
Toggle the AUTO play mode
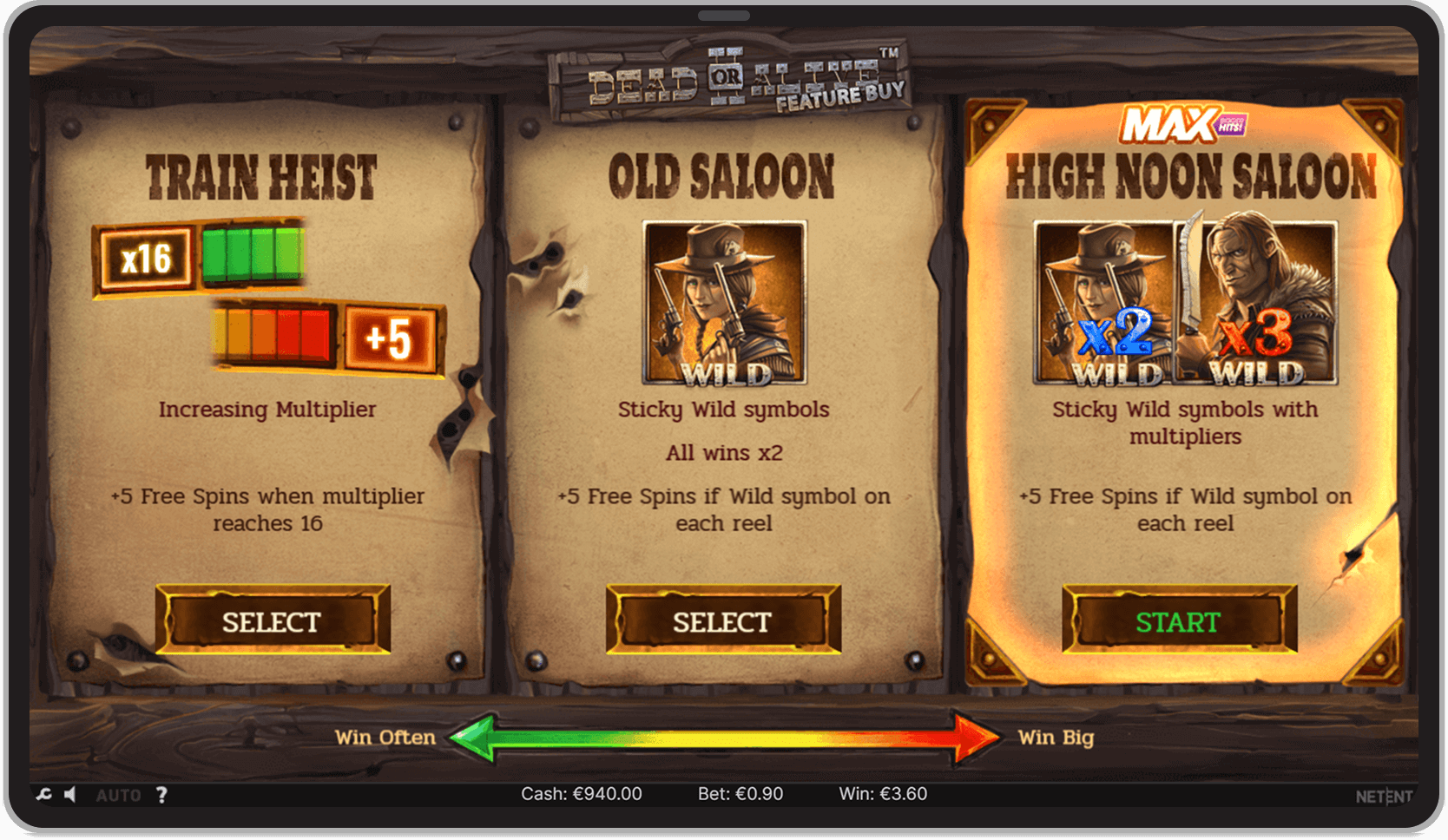coord(120,794)
